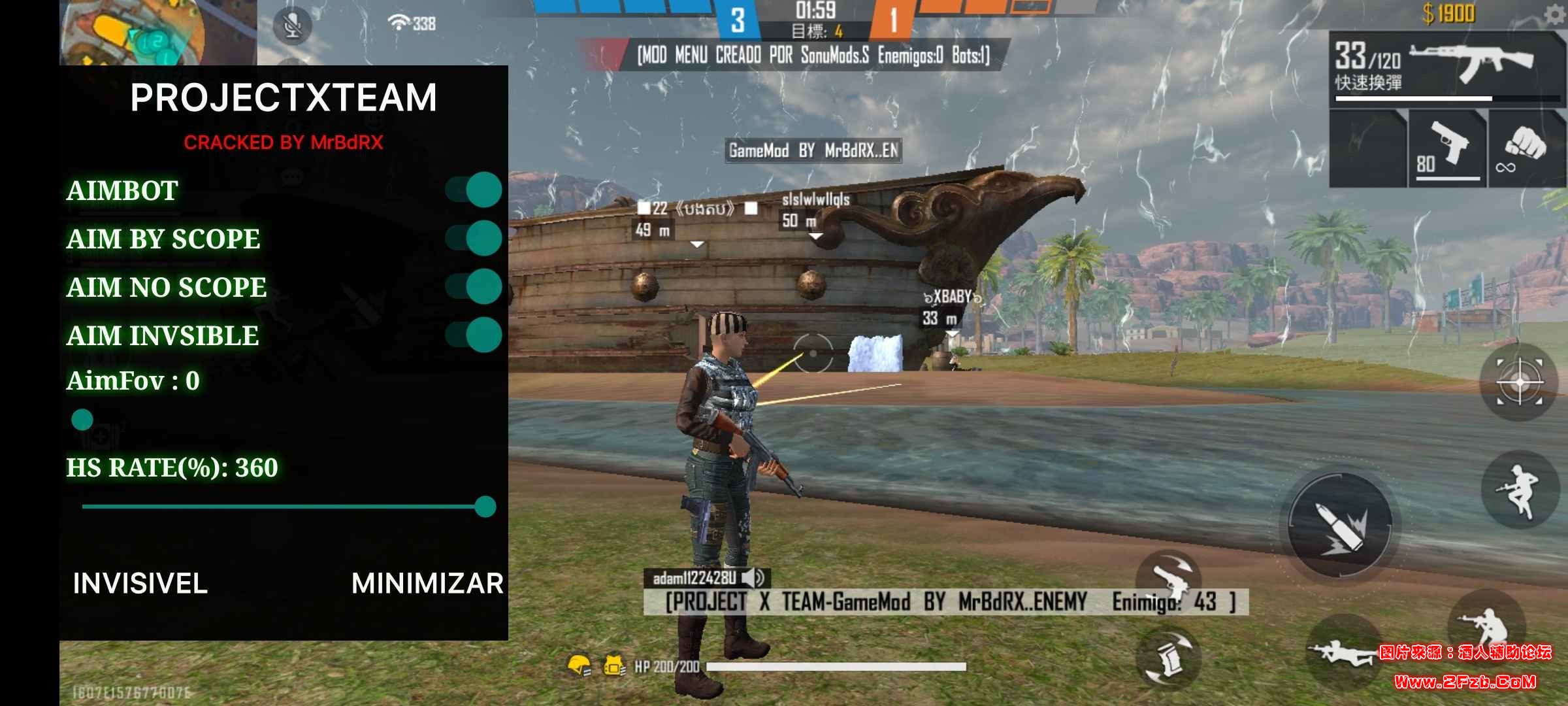This screenshot has height=706, width=1568.
Task: Choose MINIMIZAR to minimize the mod menu
Action: (427, 583)
